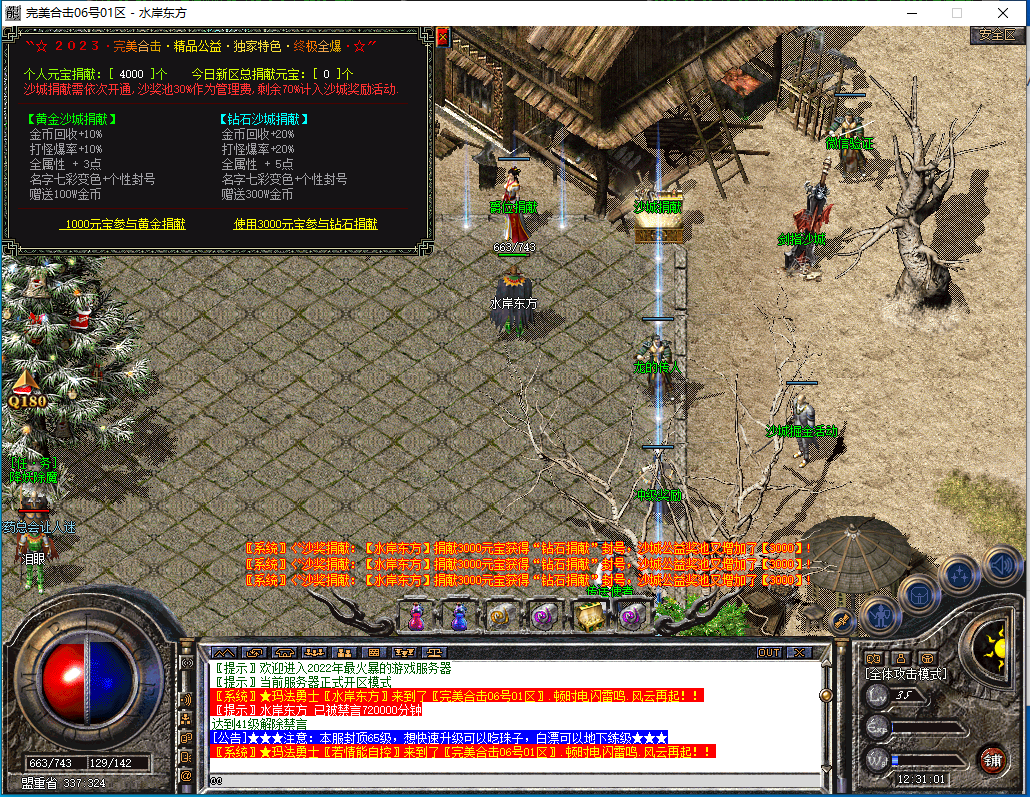Click the OUT button on chat bar
1030x797 pixels.
point(768,652)
